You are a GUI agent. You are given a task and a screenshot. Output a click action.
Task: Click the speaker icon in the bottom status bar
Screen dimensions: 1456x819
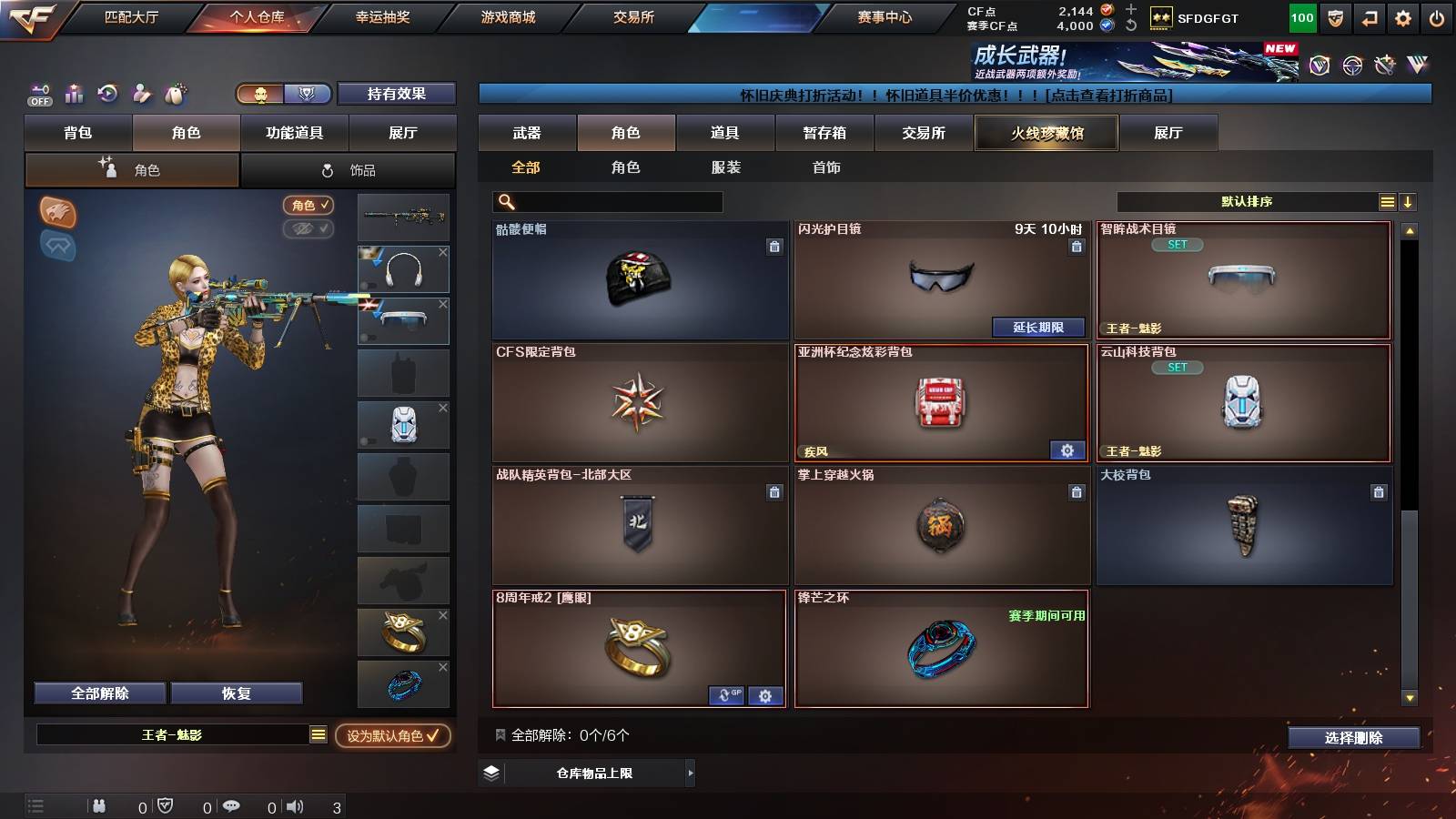tap(295, 805)
